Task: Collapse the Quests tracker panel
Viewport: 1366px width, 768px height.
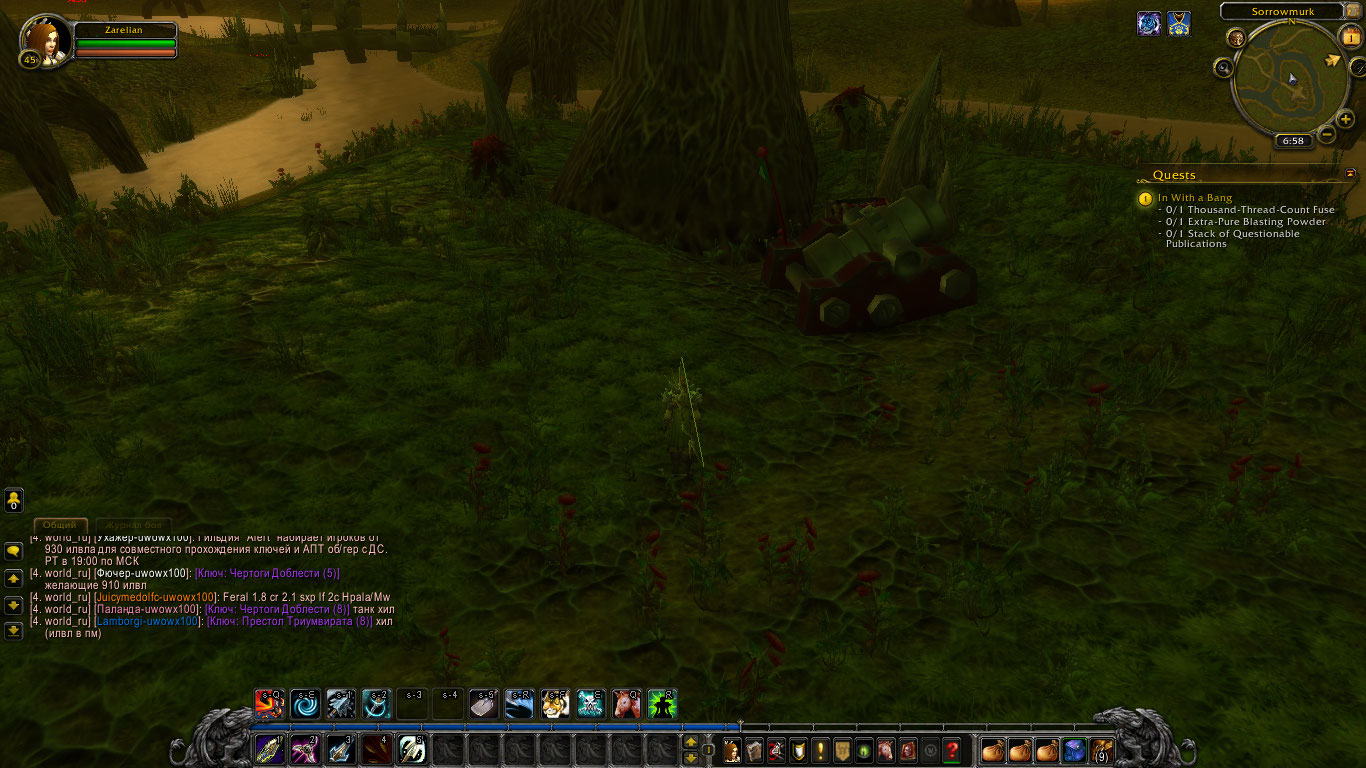Action: 1351,174
